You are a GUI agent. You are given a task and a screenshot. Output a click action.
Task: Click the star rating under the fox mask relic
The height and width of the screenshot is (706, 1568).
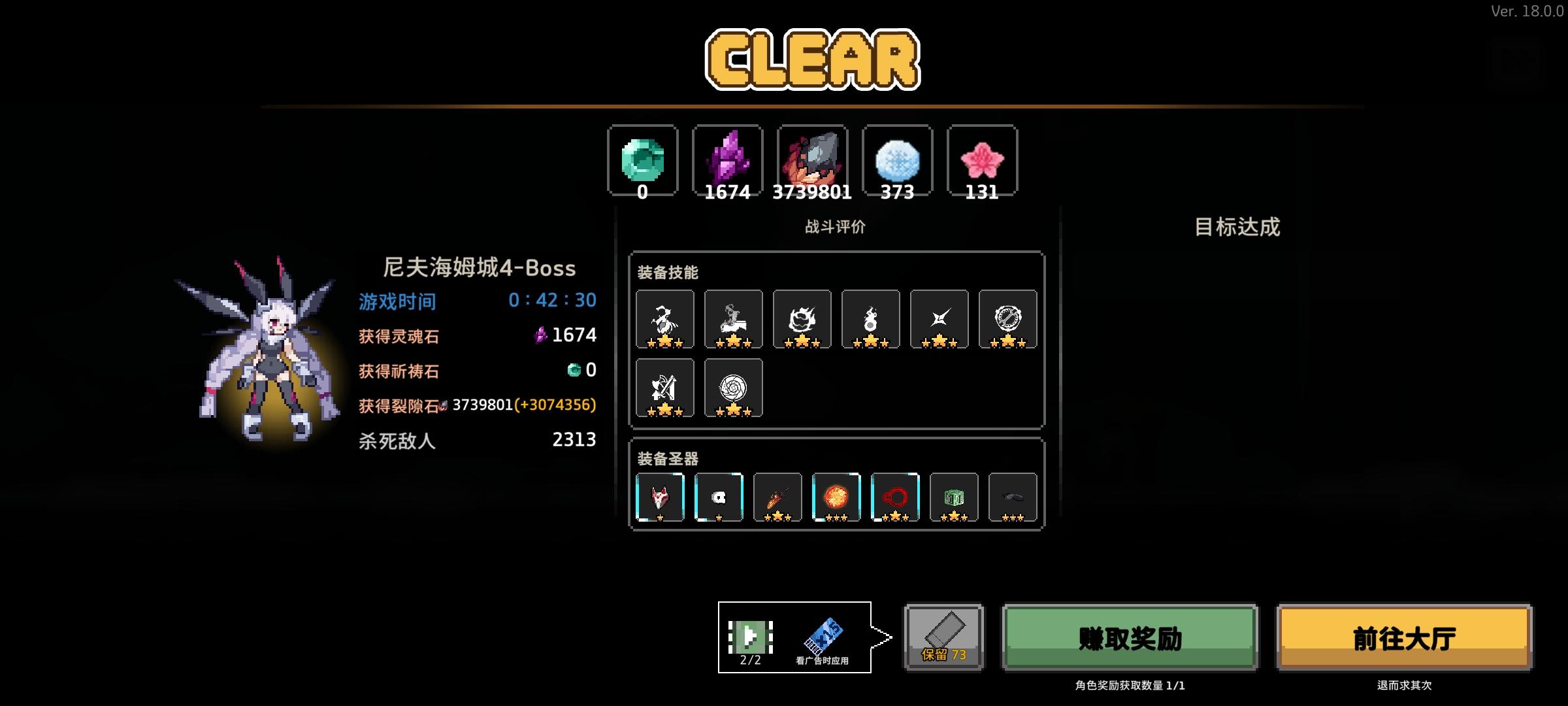point(661,518)
